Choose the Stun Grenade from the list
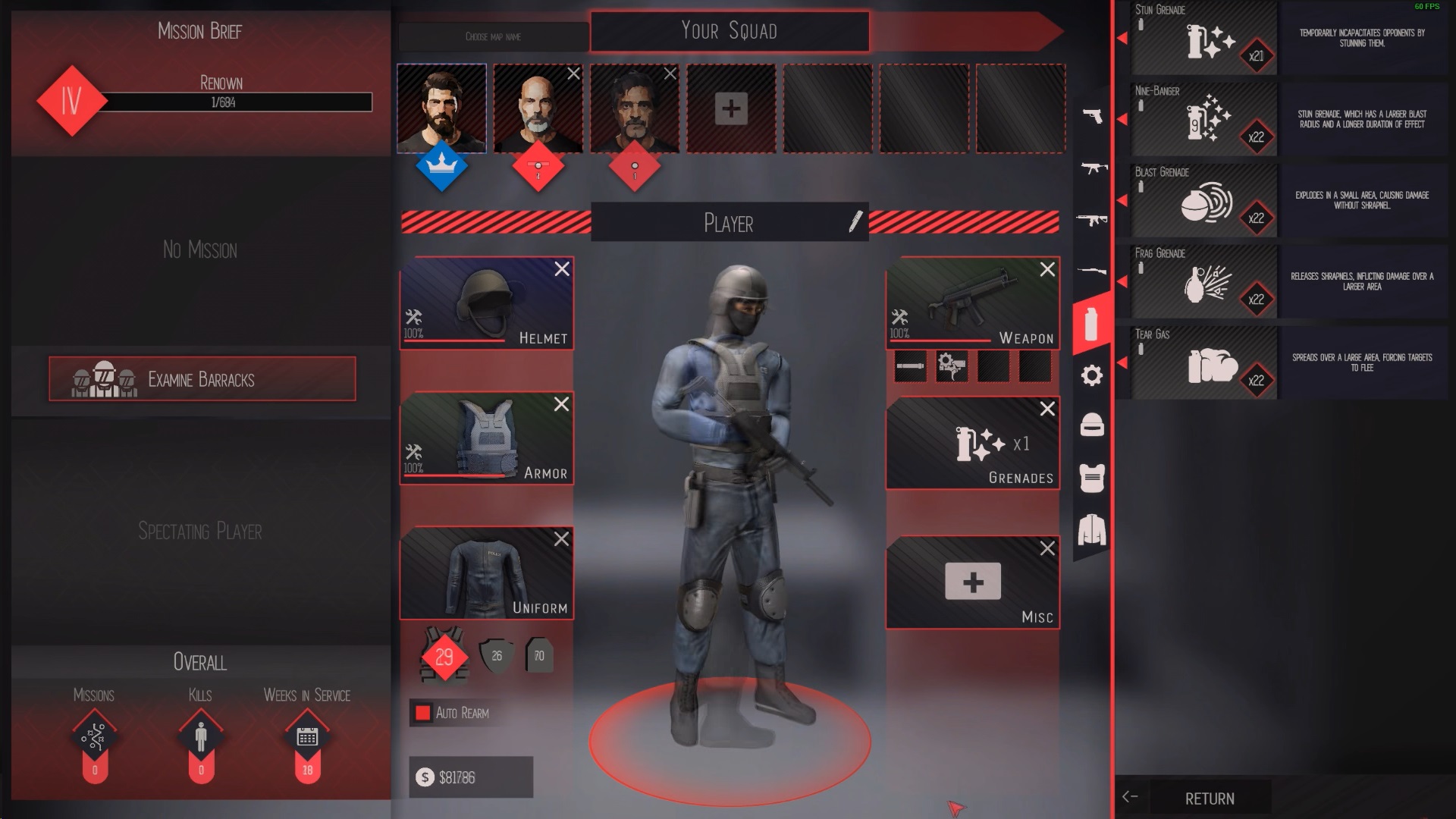 pyautogui.click(x=1204, y=39)
